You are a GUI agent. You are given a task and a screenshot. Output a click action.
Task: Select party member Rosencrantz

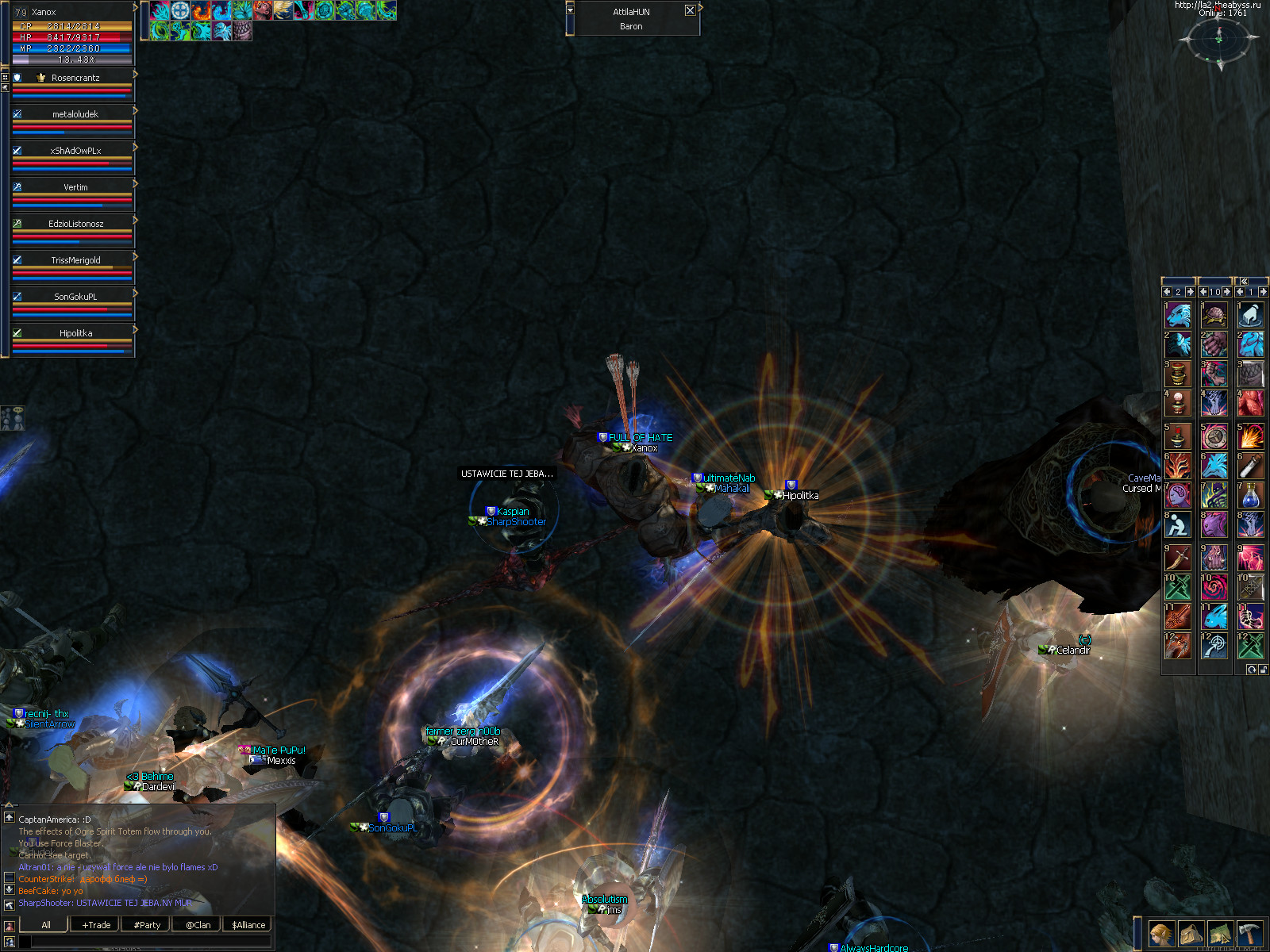75,78
